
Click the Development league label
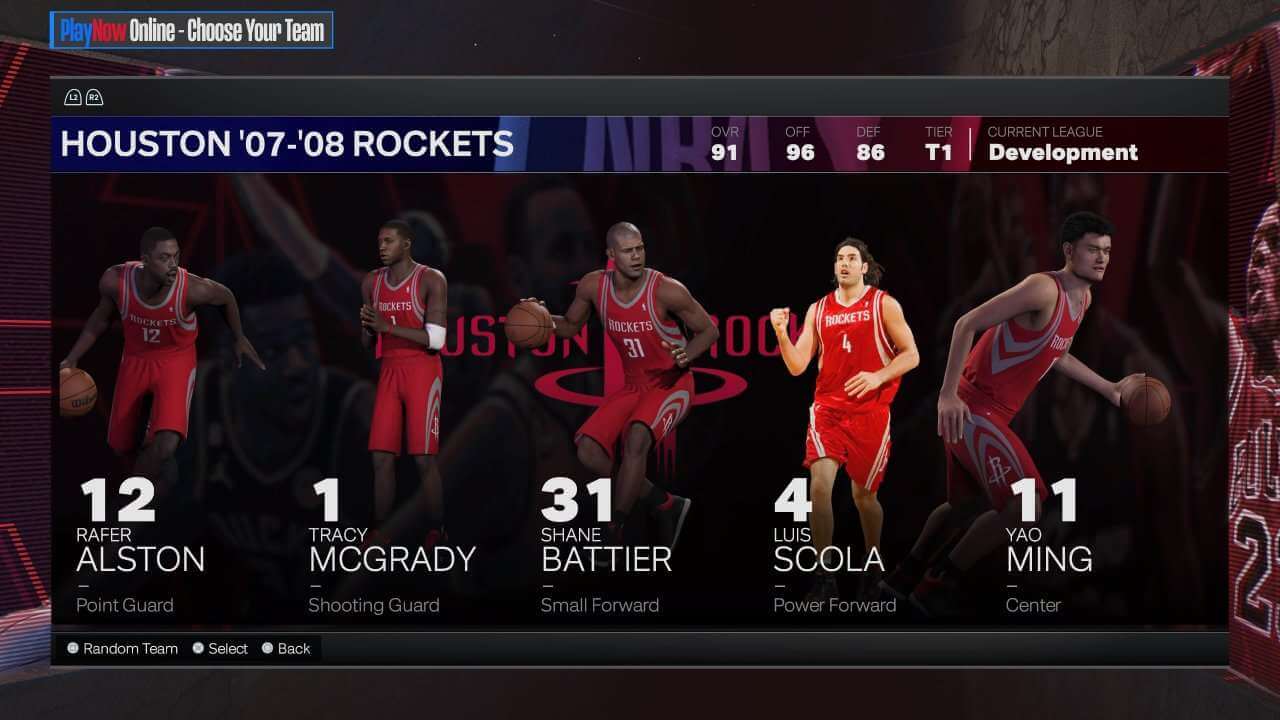1062,153
